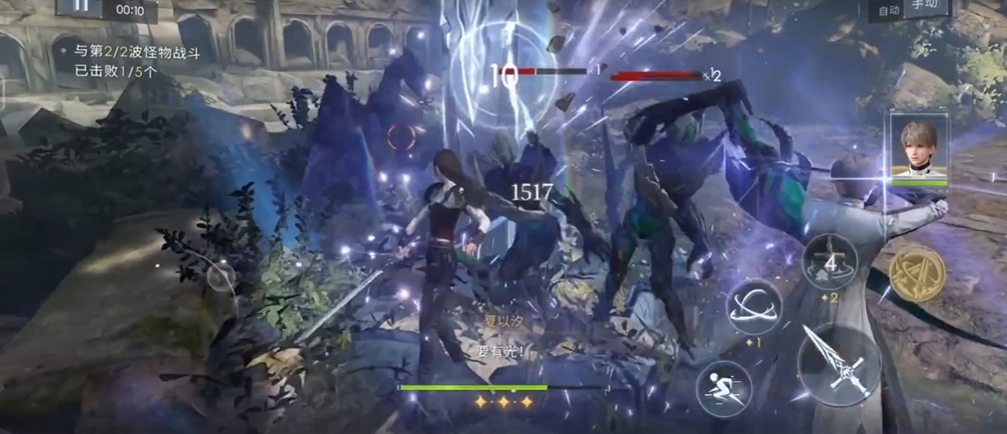The height and width of the screenshot is (434, 1007).
Task: Open the wave objective tracker text
Action: (x=129, y=60)
